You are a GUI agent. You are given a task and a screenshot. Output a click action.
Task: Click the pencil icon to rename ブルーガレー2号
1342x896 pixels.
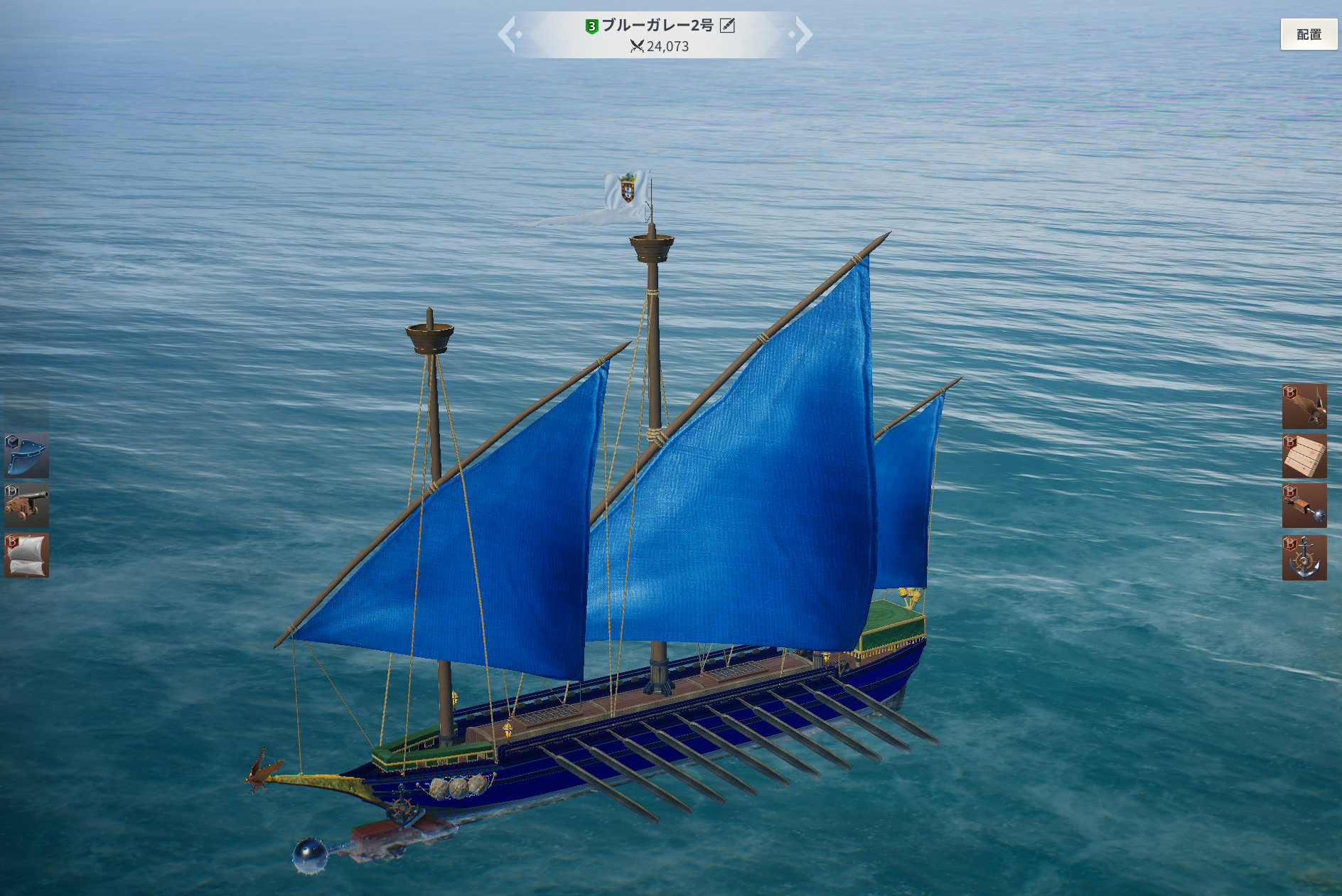pos(727,26)
